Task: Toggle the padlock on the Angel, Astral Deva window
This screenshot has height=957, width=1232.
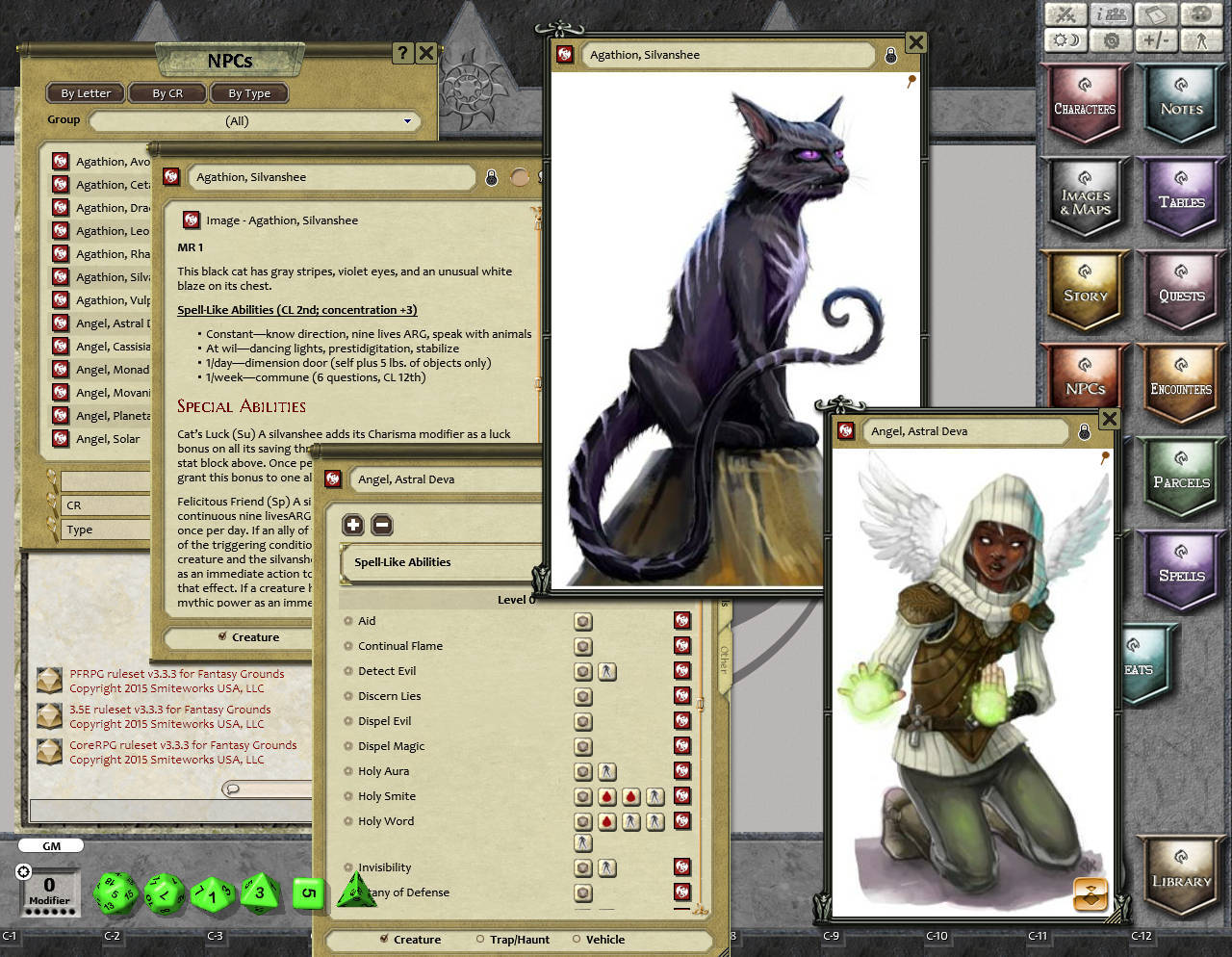Action: click(x=1085, y=431)
